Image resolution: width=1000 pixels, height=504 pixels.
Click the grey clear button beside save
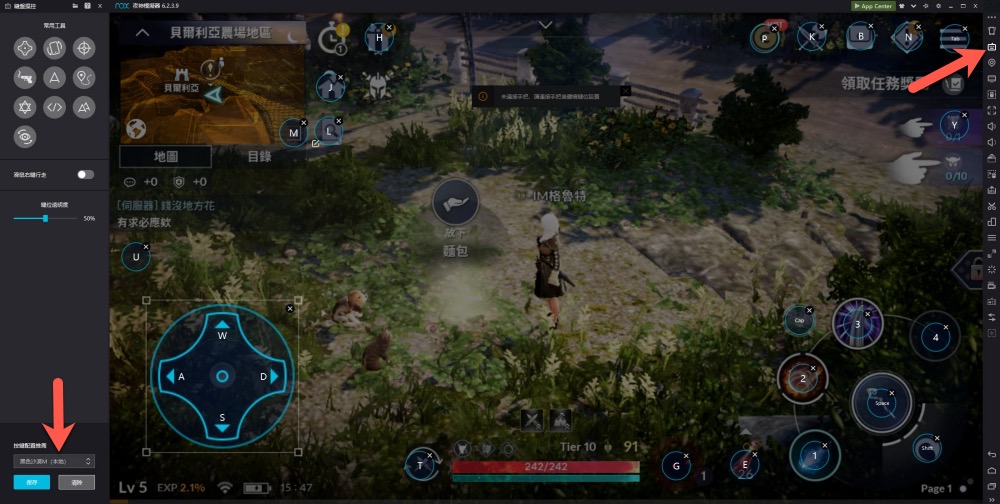(76, 482)
